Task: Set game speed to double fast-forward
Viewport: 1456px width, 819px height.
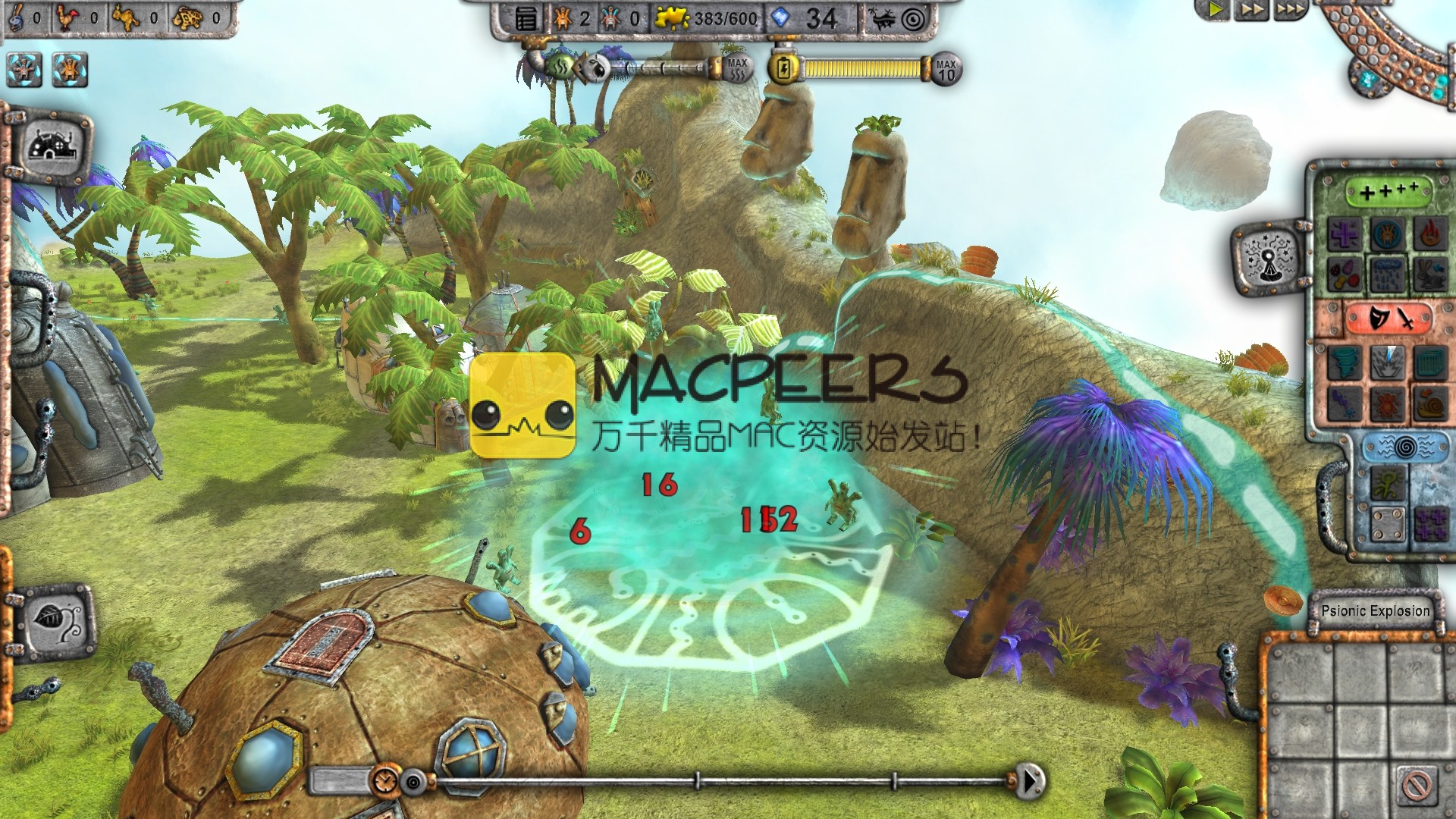Action: [1252, 10]
